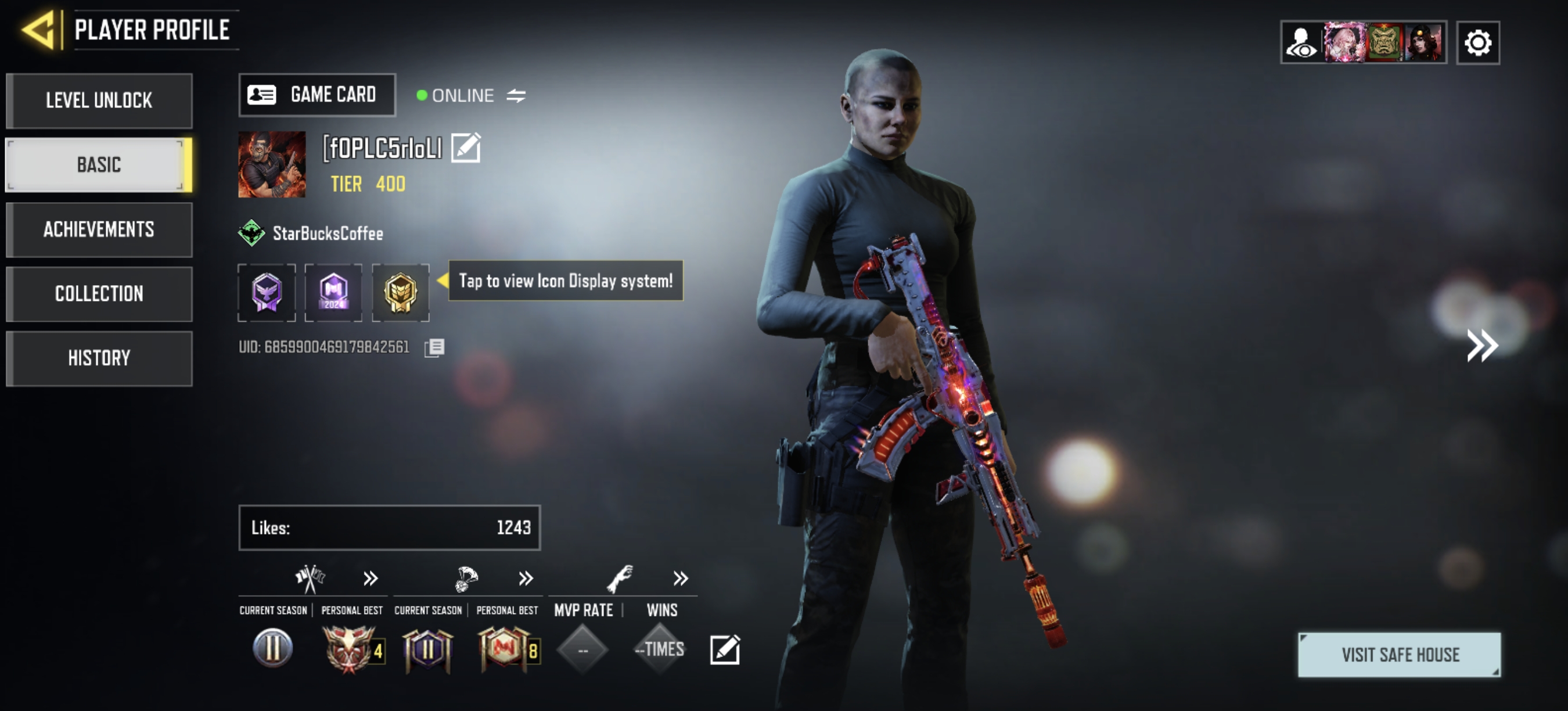Select the 2024 purple badge slot
The height and width of the screenshot is (711, 1568).
pos(333,292)
